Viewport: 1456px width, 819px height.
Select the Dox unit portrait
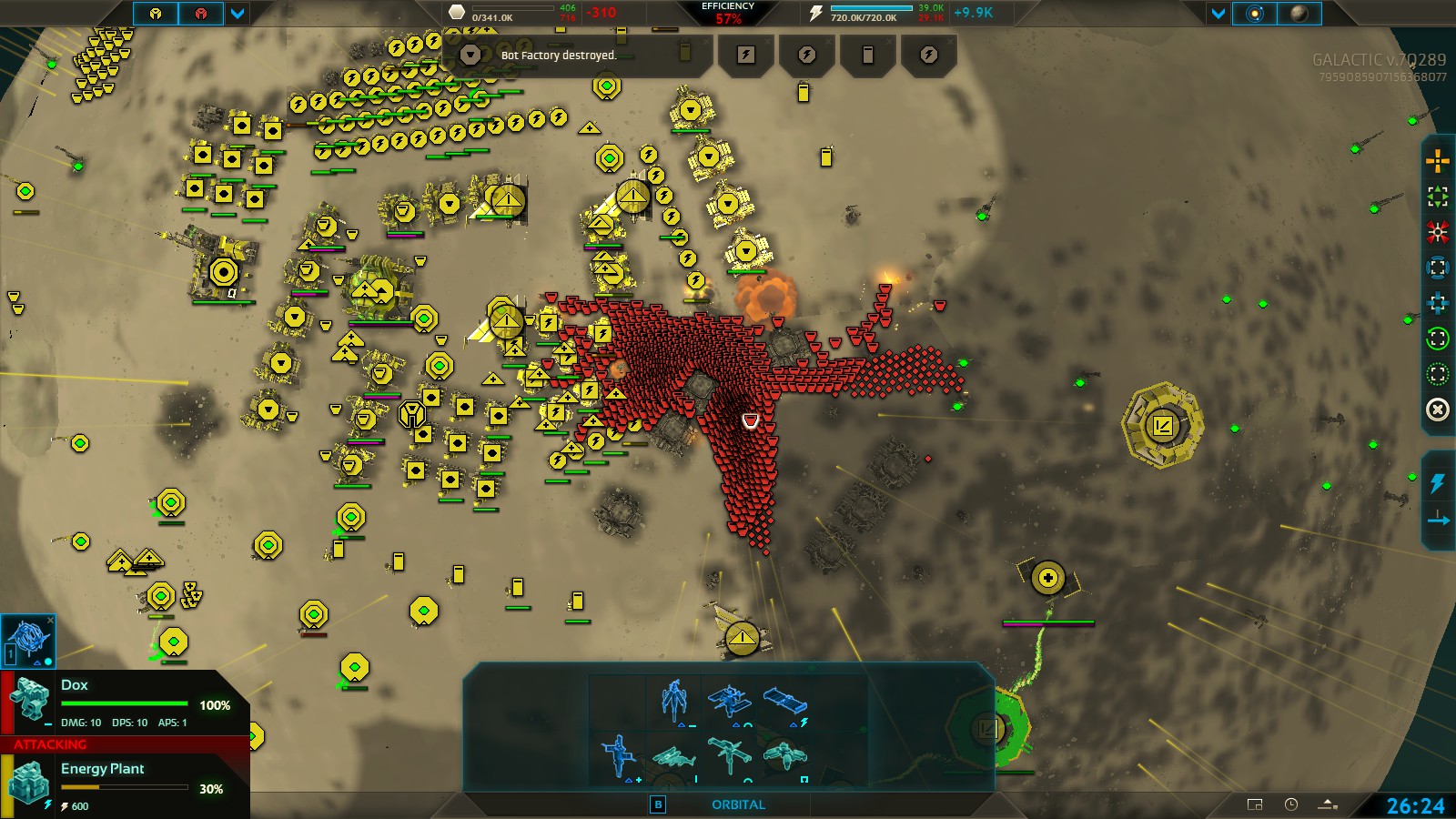point(29,701)
